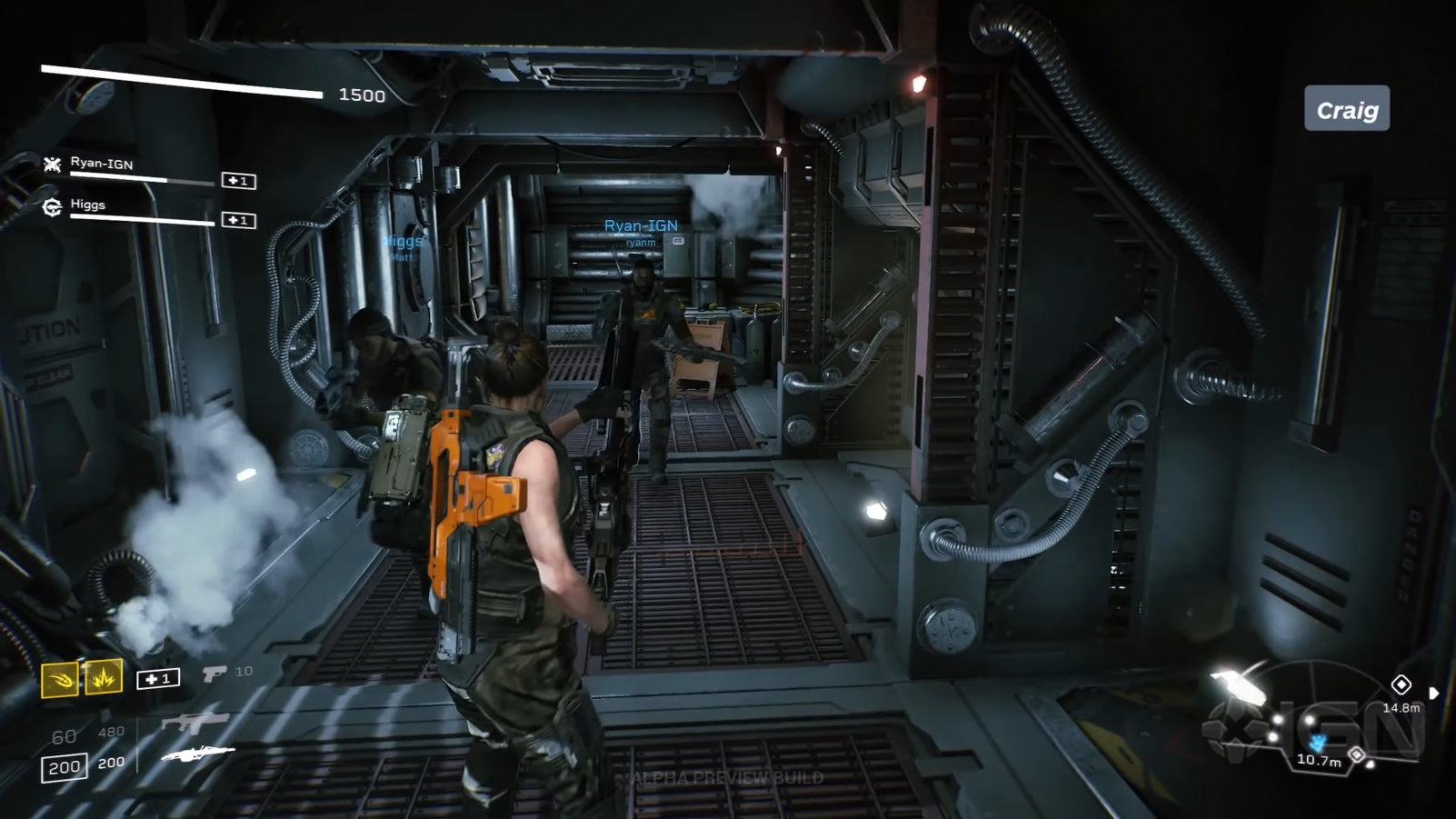Viewport: 1456px width, 819px height.
Task: Activate the yellow dash ability icon
Action: click(60, 679)
